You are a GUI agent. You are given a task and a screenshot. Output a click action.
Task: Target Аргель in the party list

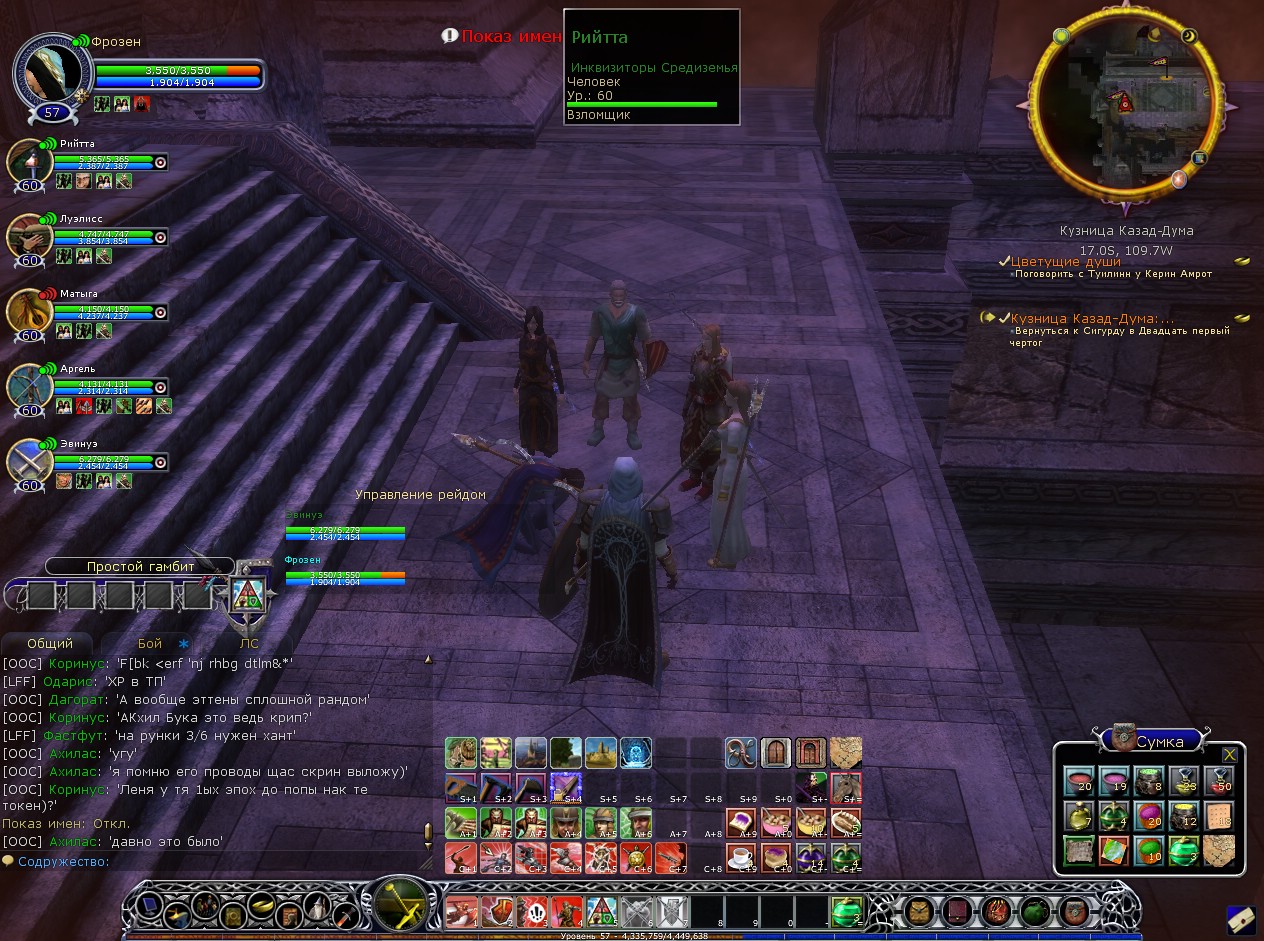coord(29,388)
